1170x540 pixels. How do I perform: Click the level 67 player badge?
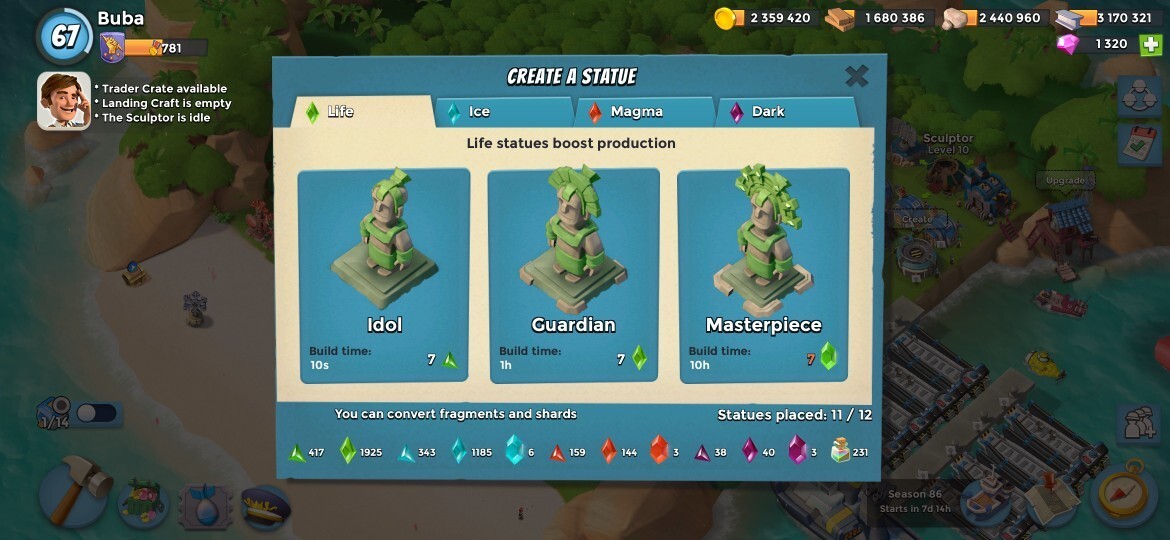tap(65, 37)
